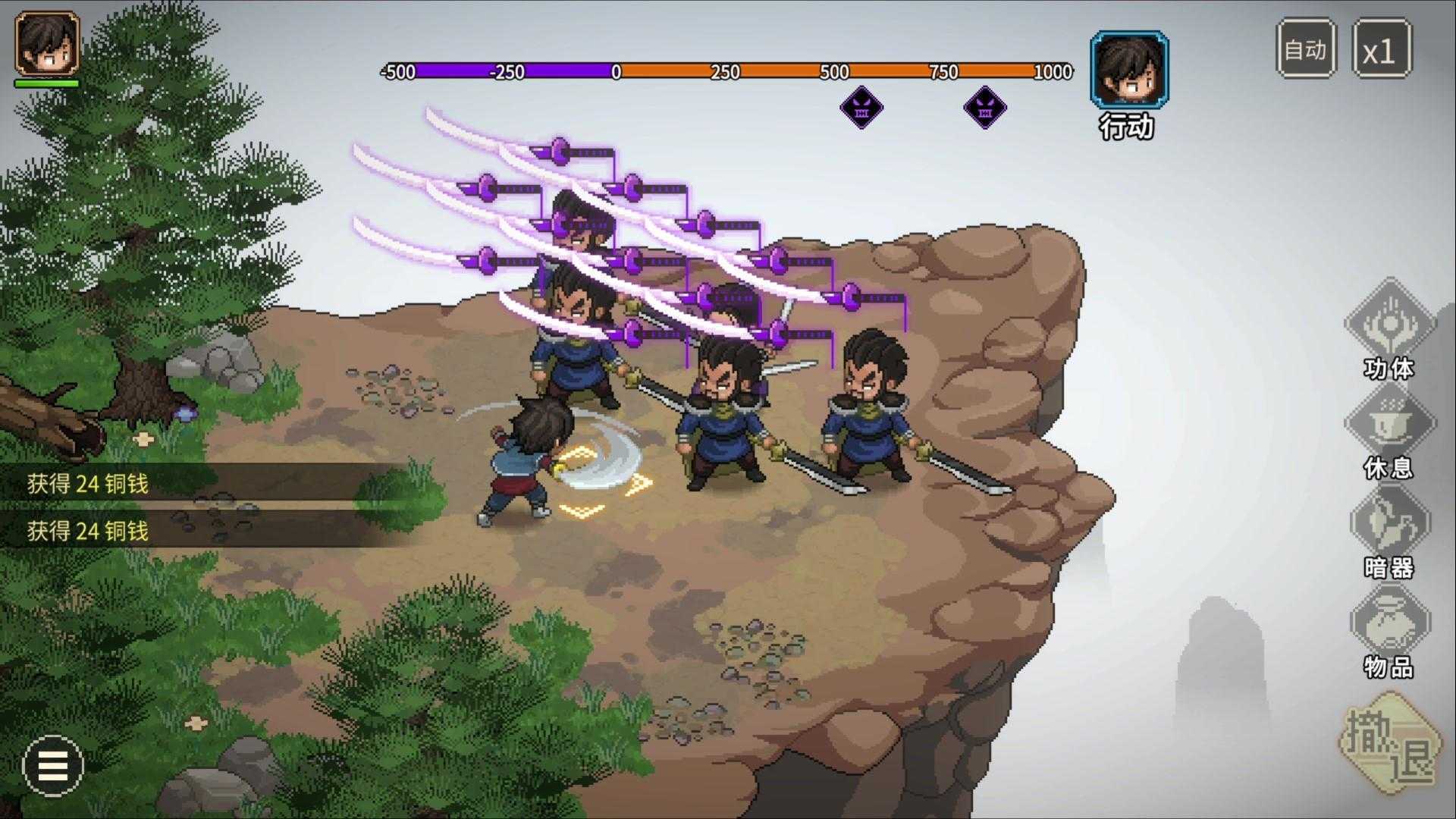
Task: Enable 自动 auto-battle mode
Action: click(x=1304, y=50)
